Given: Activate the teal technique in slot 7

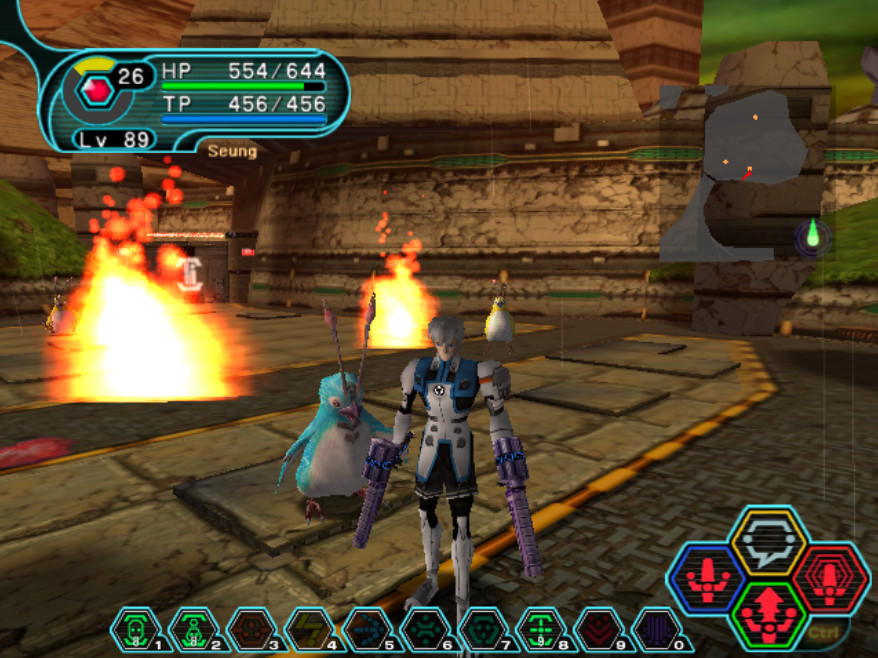Looking at the screenshot, I should click(x=482, y=630).
